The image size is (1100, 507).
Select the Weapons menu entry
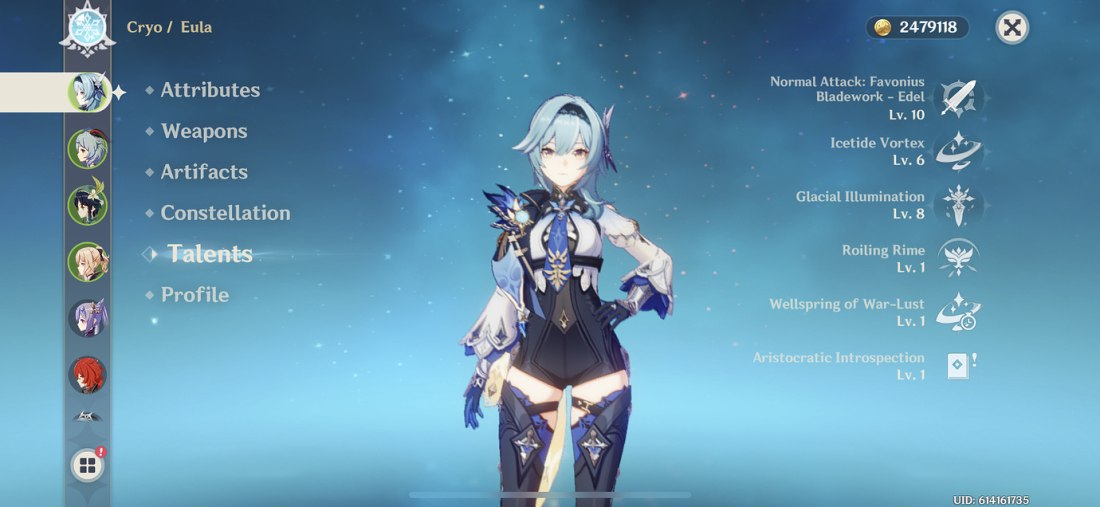(204, 131)
